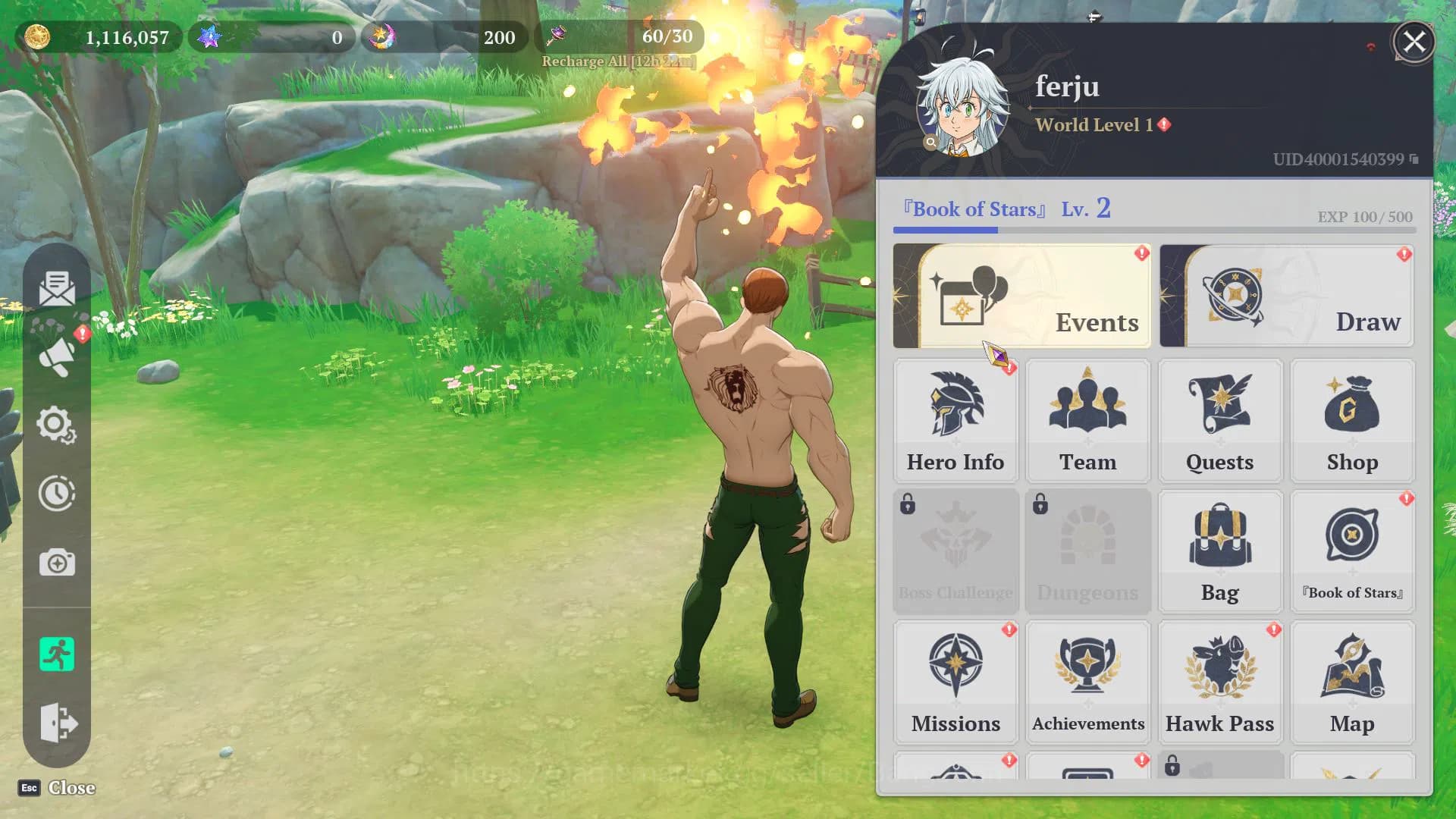
Task: Open the Missions menu
Action: [x=955, y=682]
